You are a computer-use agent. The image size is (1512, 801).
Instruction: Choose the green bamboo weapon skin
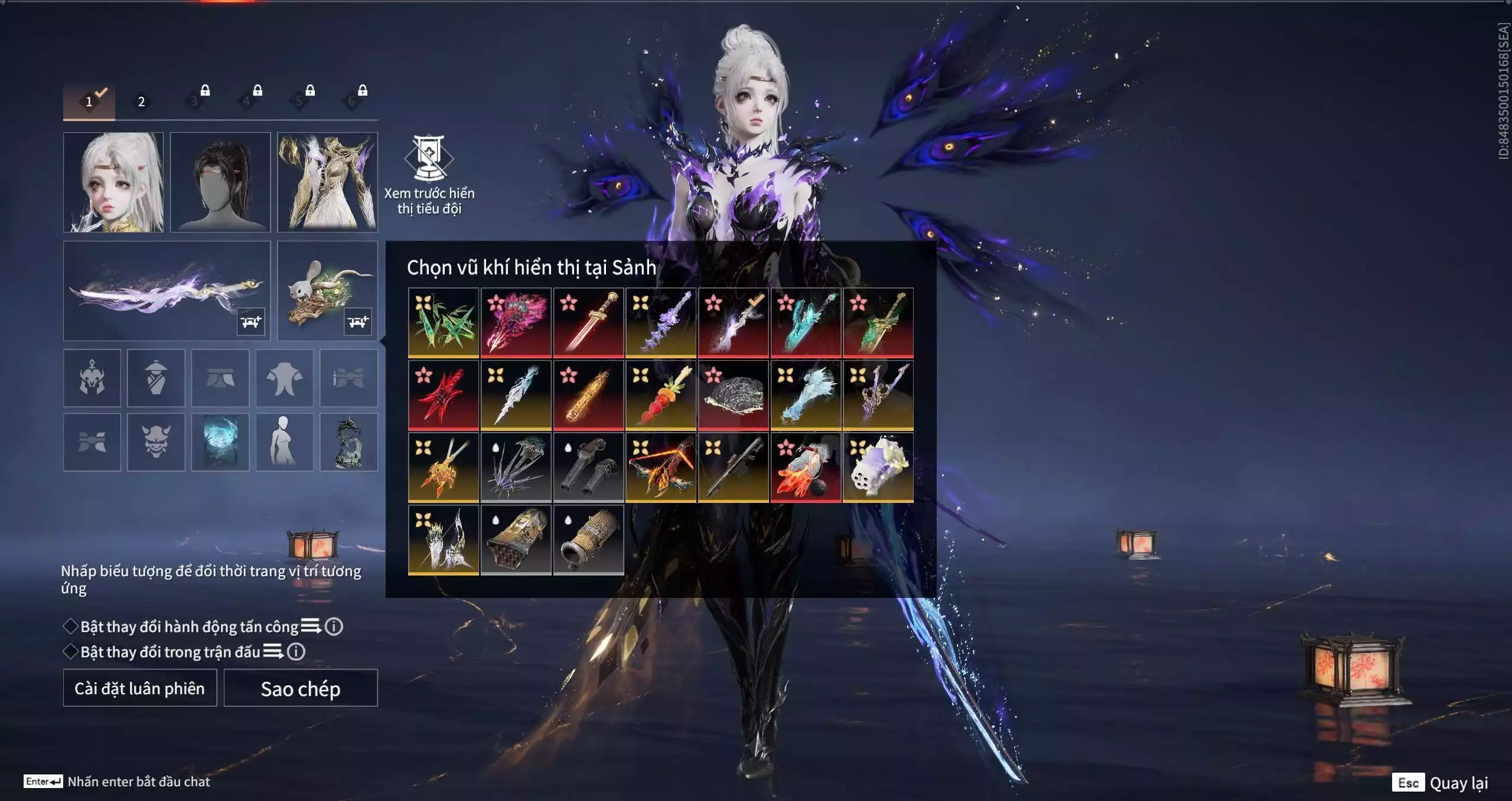pyautogui.click(x=444, y=323)
